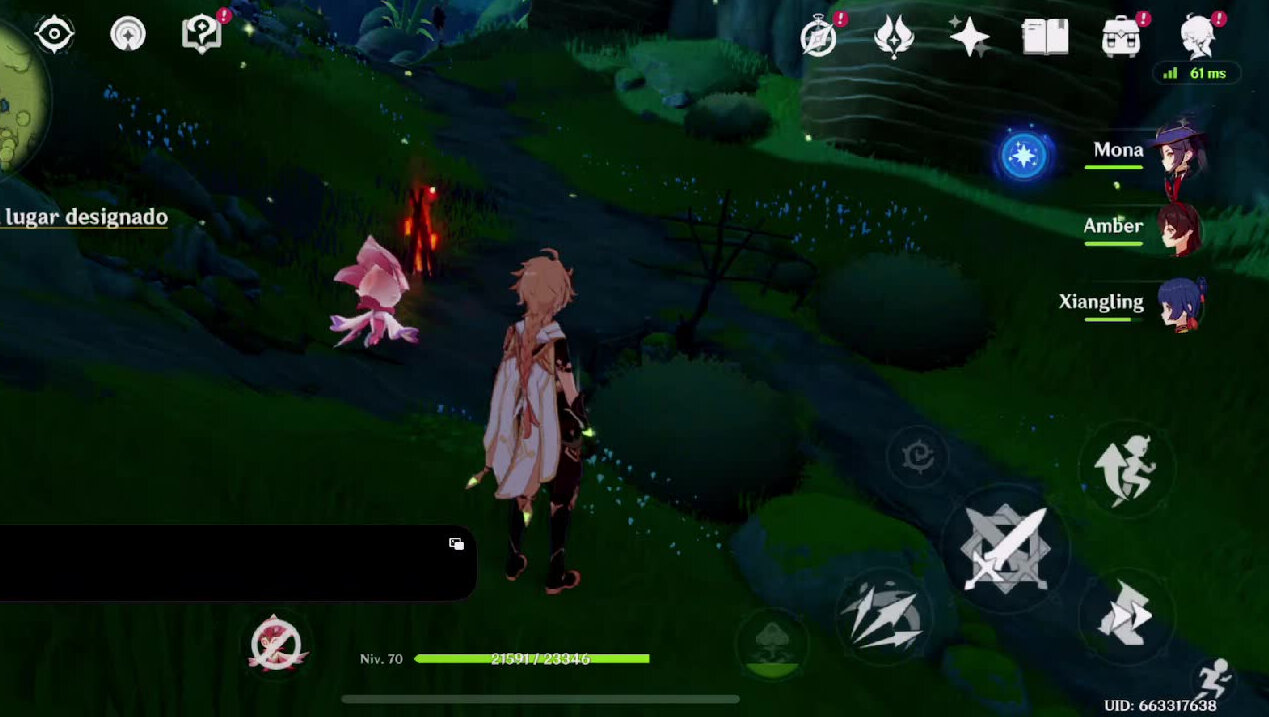Open the tutorial guide book icon
This screenshot has height=717, width=1269.
point(202,34)
